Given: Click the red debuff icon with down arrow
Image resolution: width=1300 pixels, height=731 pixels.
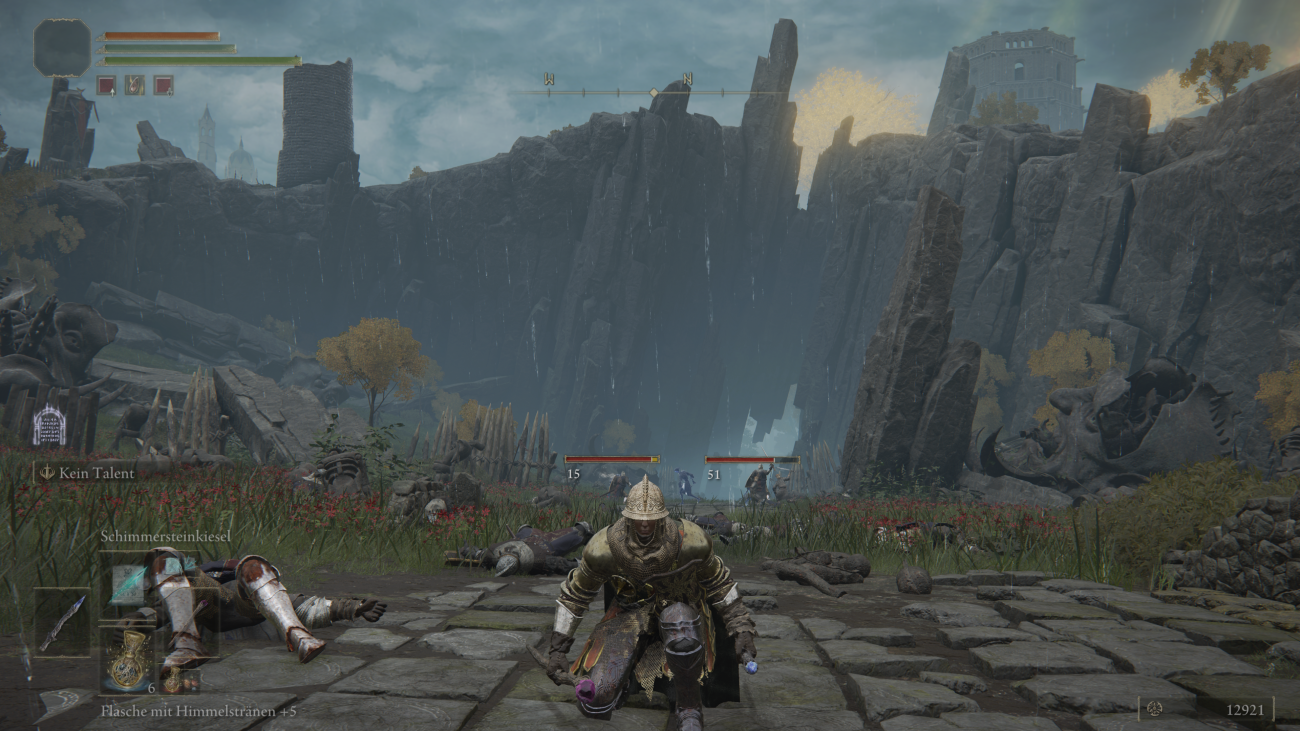Looking at the screenshot, I should [x=163, y=86].
